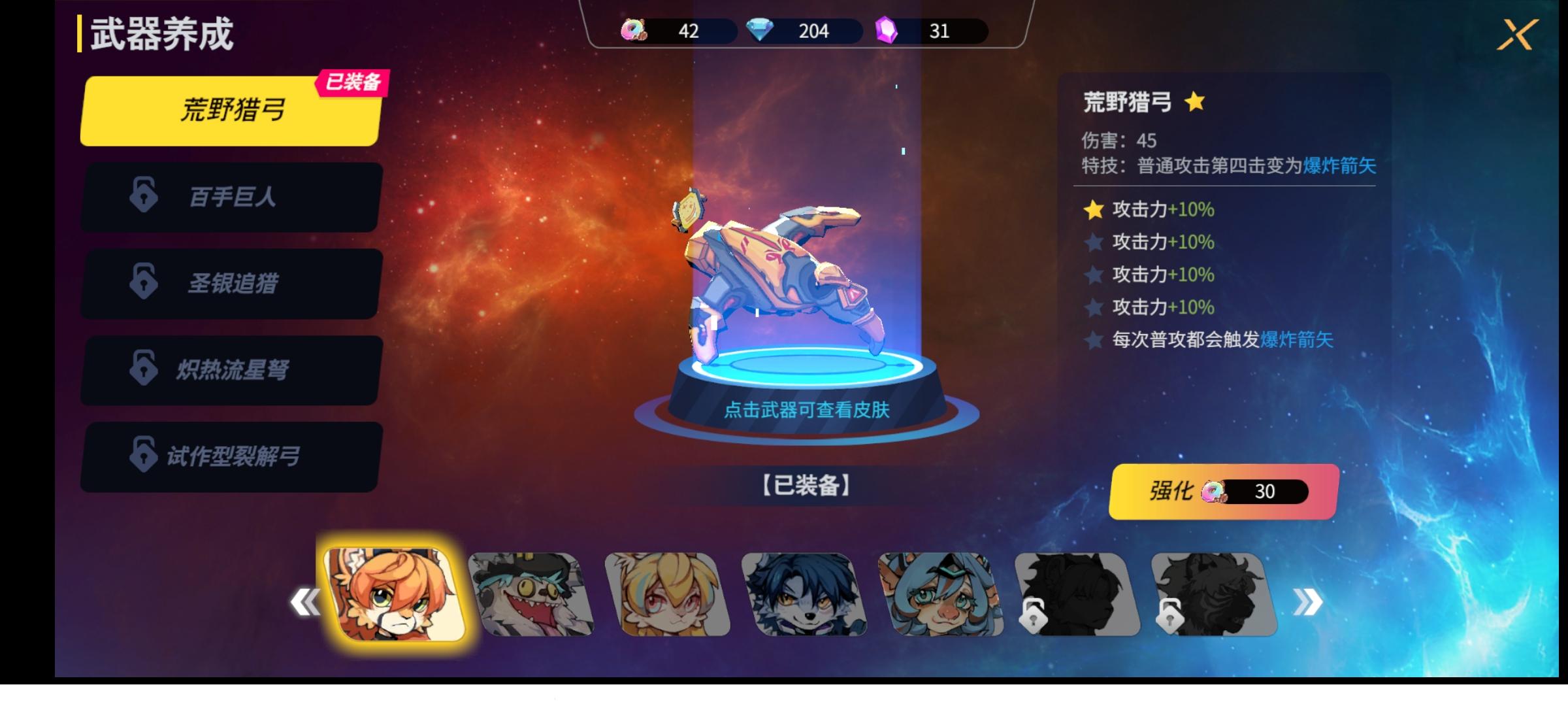
Task: Select the equipped 荒野猎弓 weapon tab
Action: click(x=227, y=110)
